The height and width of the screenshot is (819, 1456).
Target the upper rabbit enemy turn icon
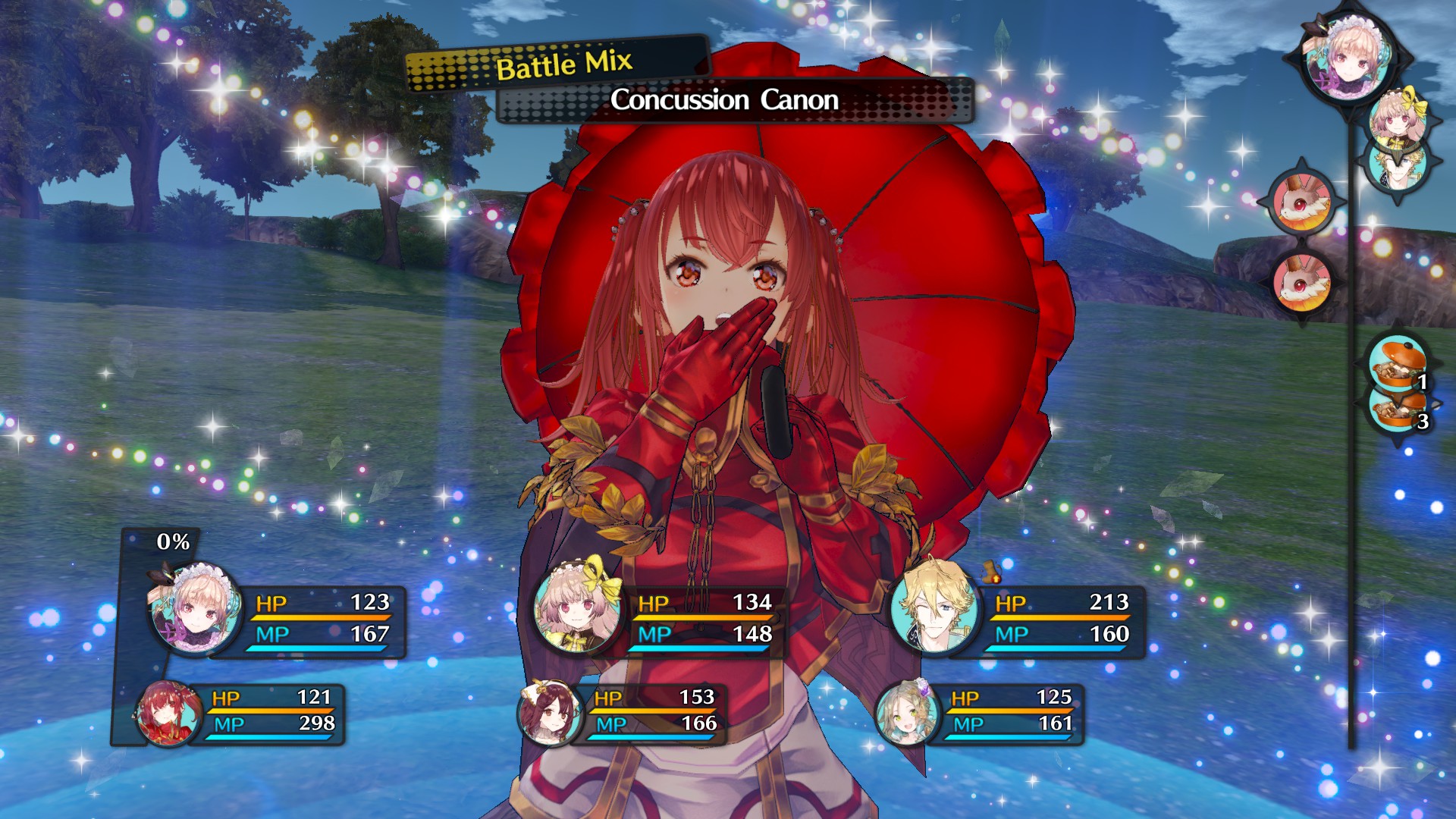pos(1301,201)
